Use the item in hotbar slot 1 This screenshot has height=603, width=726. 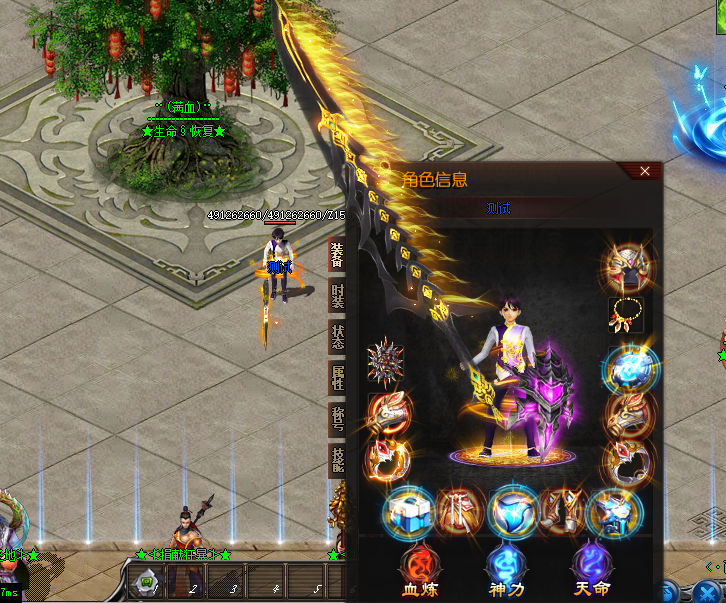146,581
